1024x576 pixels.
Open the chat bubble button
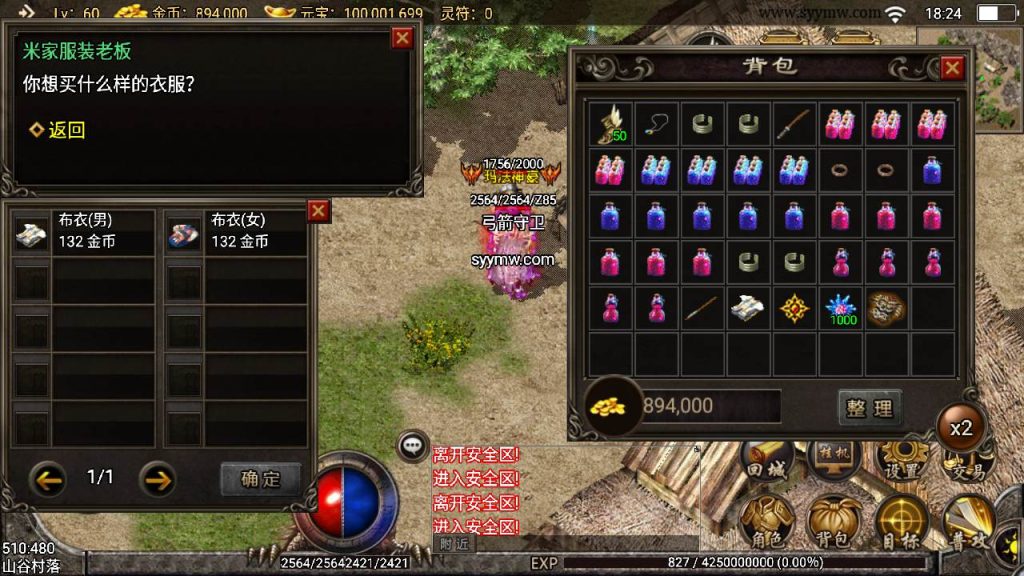point(412,445)
